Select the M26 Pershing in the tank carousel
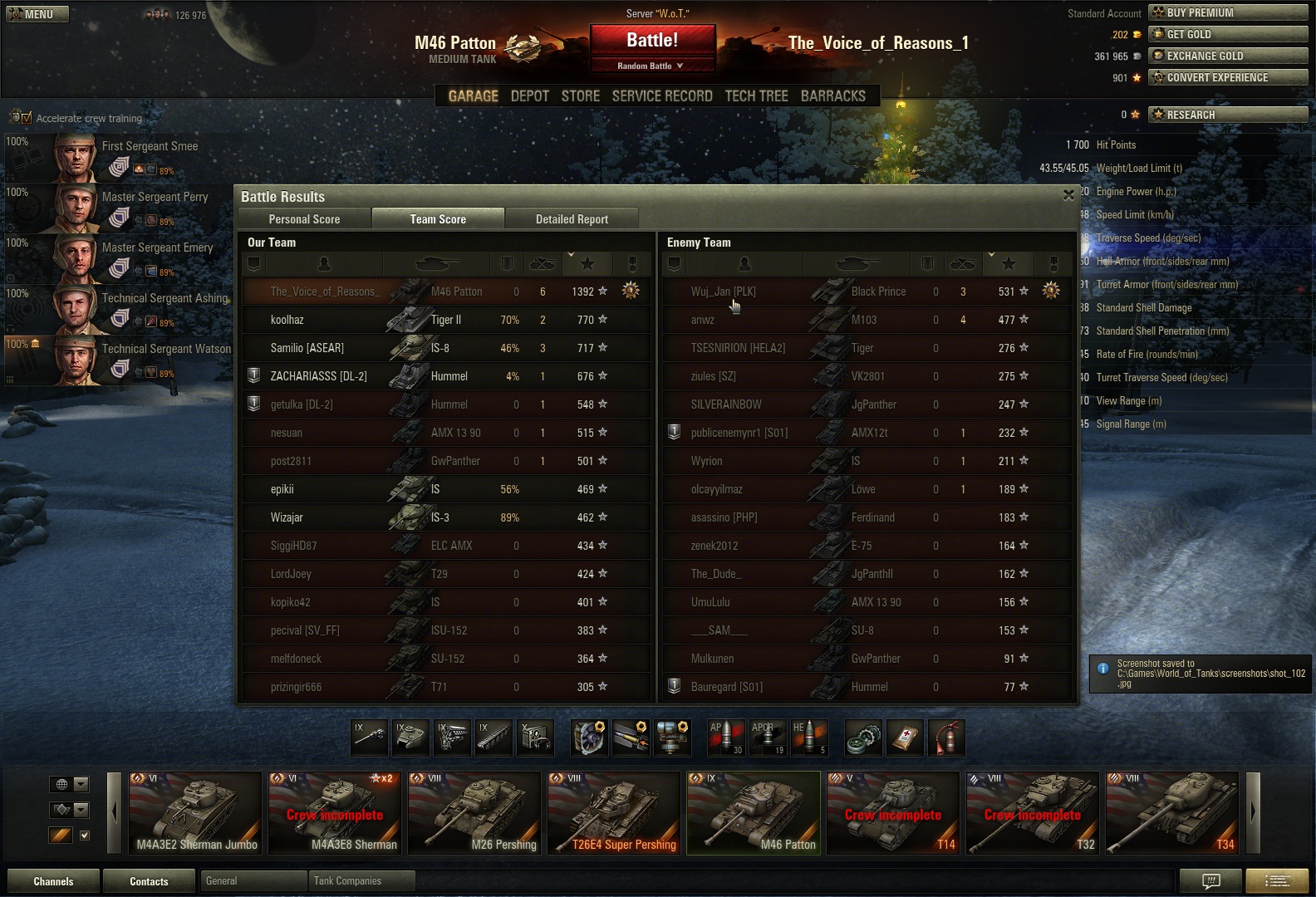This screenshot has height=897, width=1316. pyautogui.click(x=474, y=812)
